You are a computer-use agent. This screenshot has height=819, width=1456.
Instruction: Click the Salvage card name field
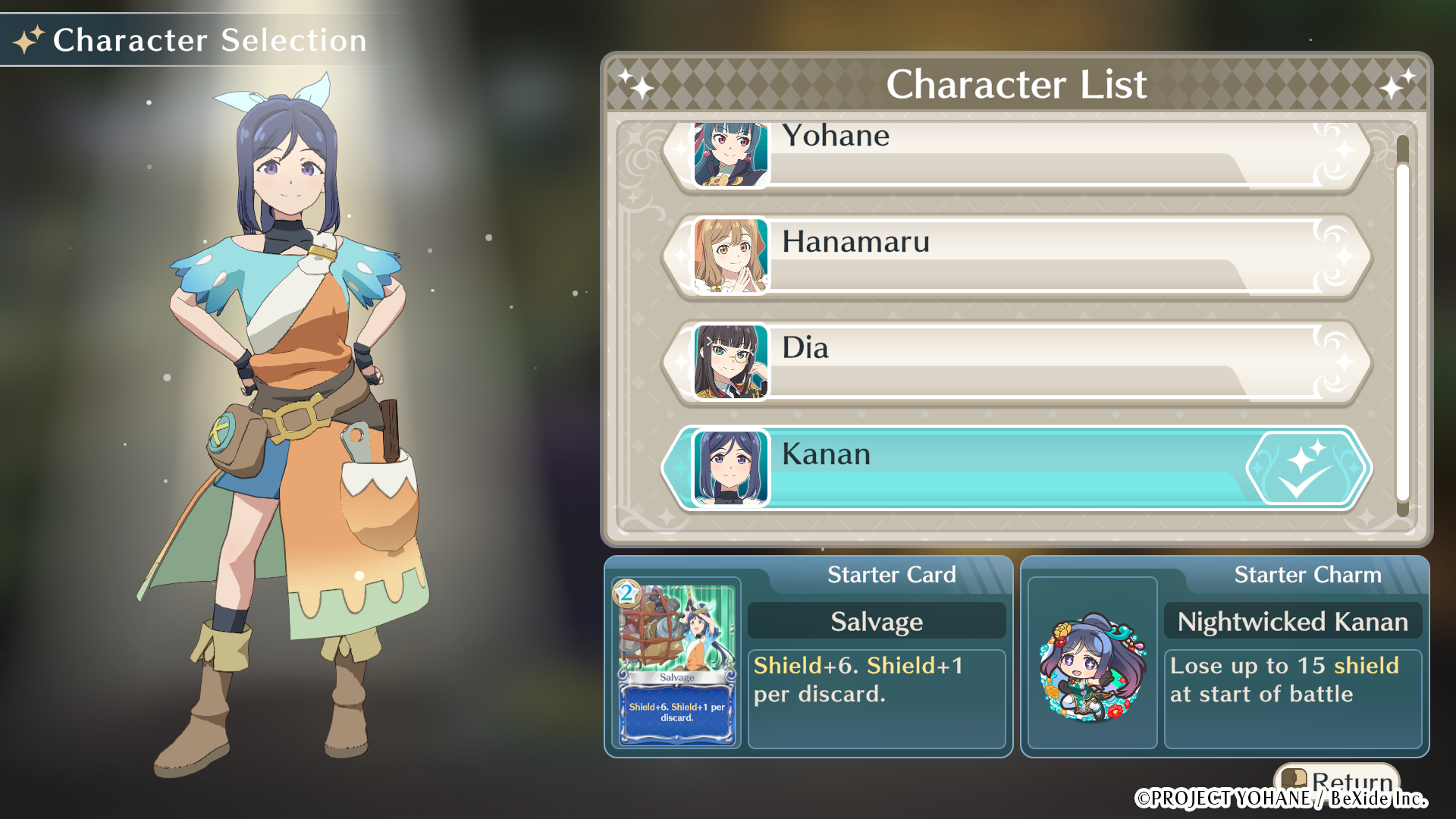876,621
